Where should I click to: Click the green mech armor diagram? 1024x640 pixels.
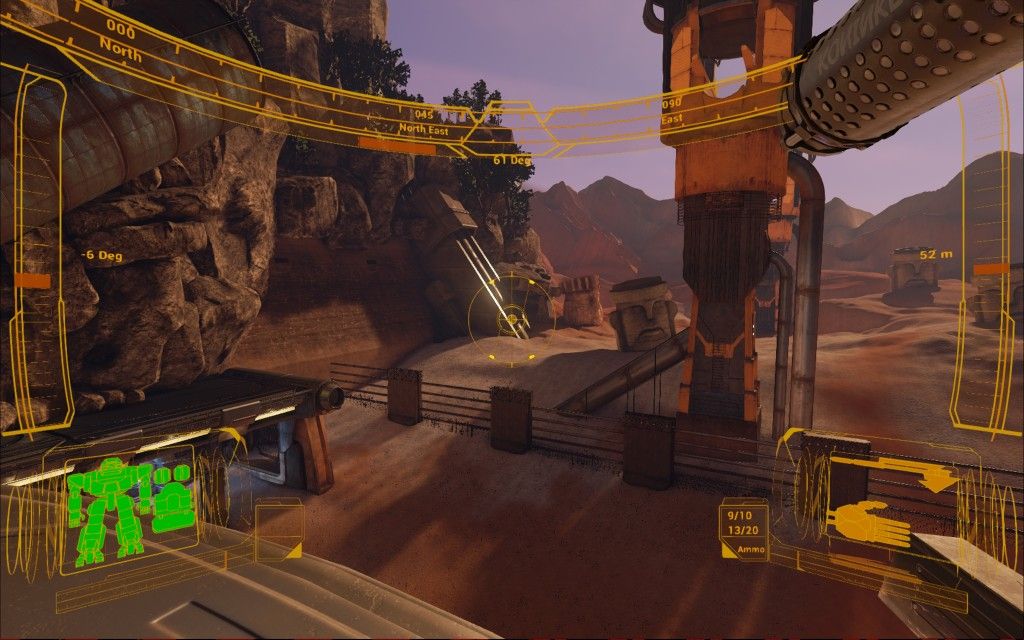tap(108, 510)
